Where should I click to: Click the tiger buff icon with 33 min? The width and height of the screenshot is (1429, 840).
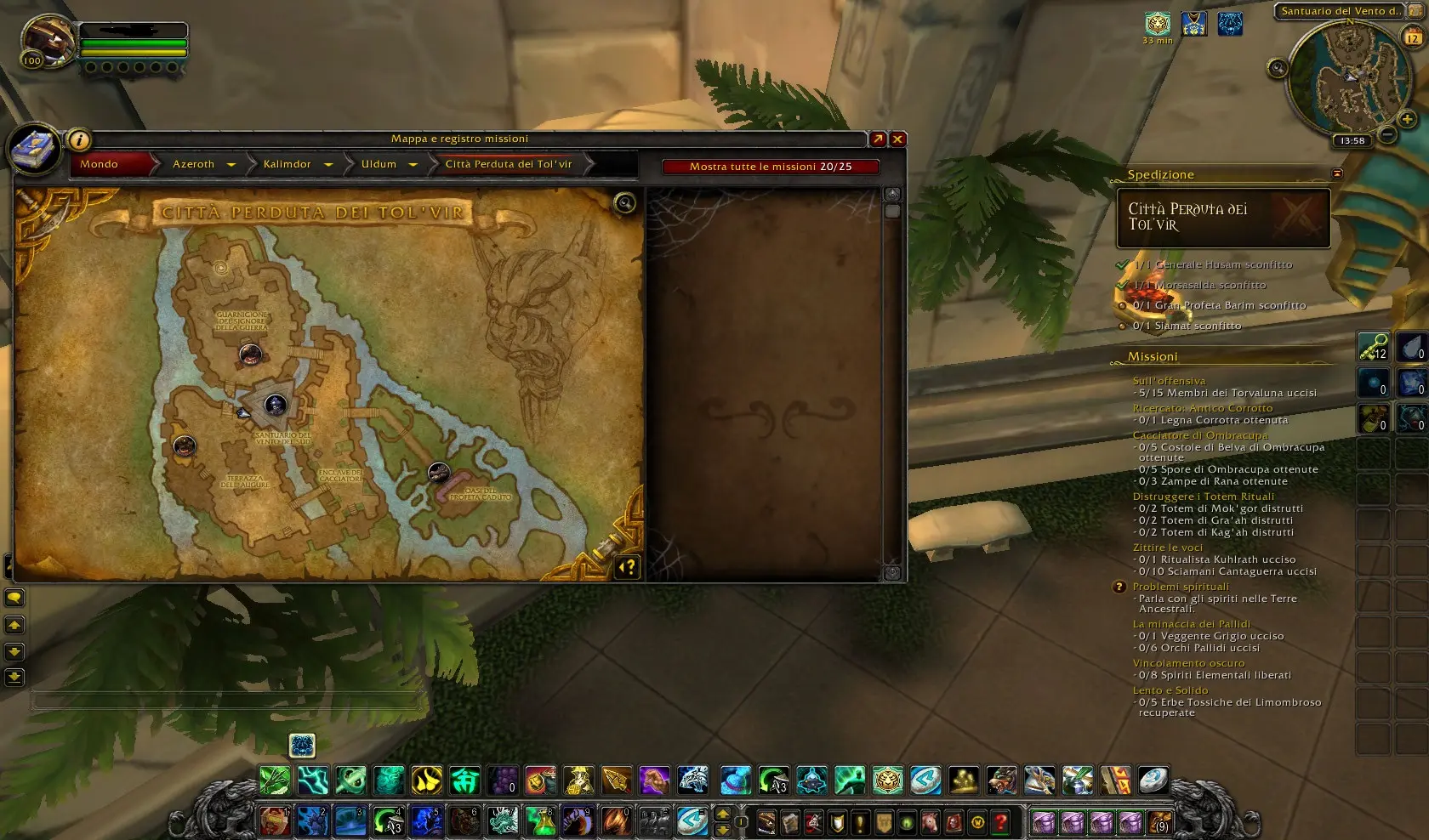1158,24
